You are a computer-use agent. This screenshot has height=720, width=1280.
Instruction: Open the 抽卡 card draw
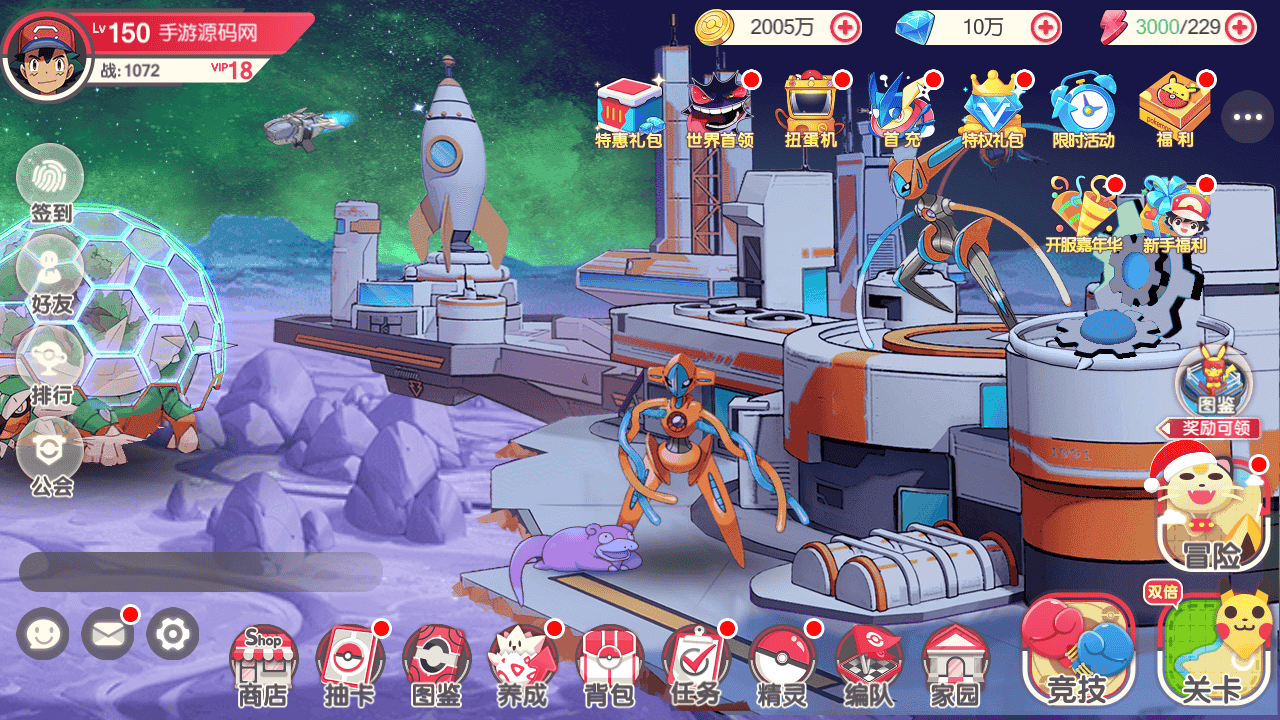(x=349, y=665)
